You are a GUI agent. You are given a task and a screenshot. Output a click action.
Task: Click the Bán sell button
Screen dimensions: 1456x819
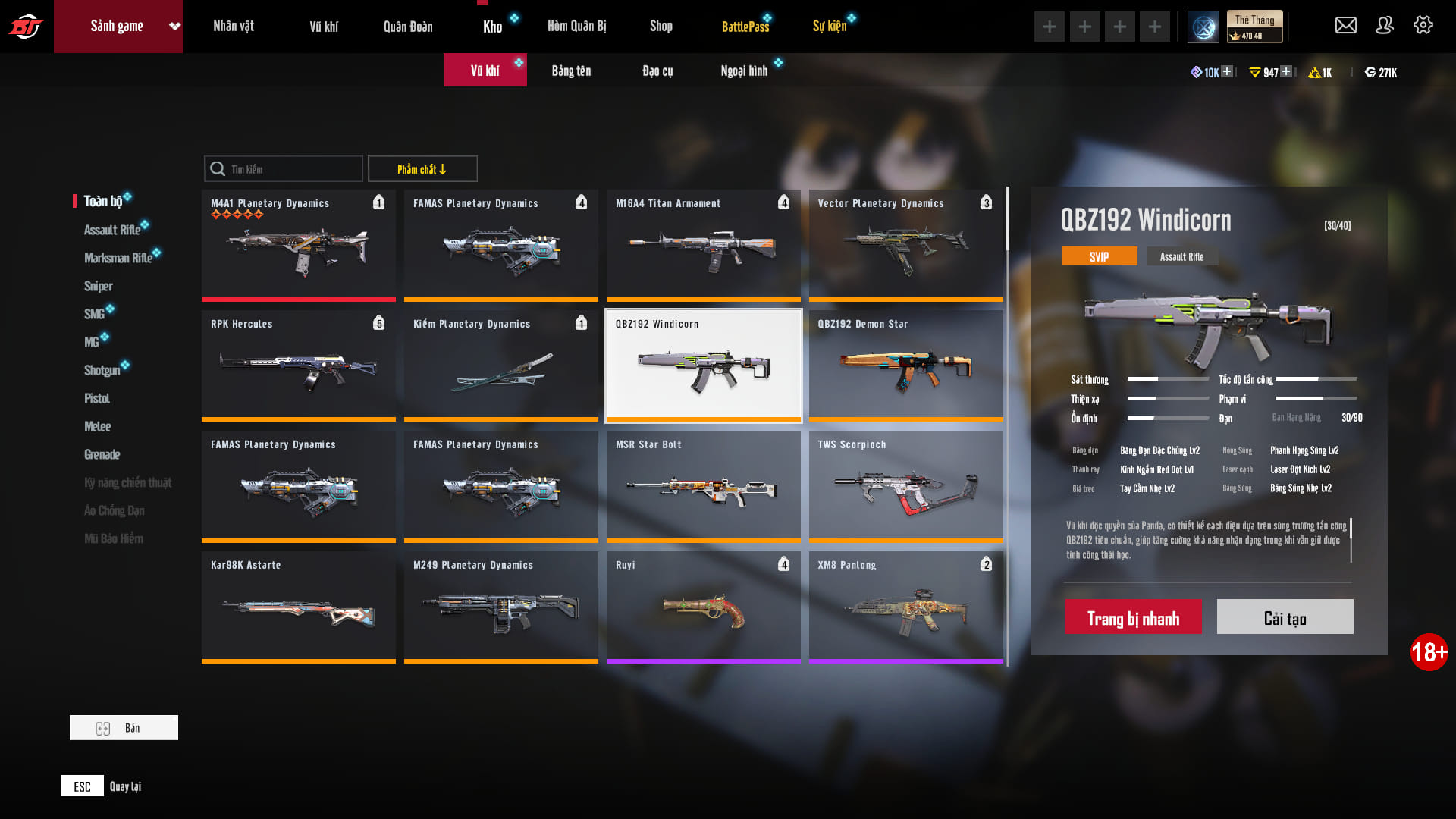pos(124,728)
